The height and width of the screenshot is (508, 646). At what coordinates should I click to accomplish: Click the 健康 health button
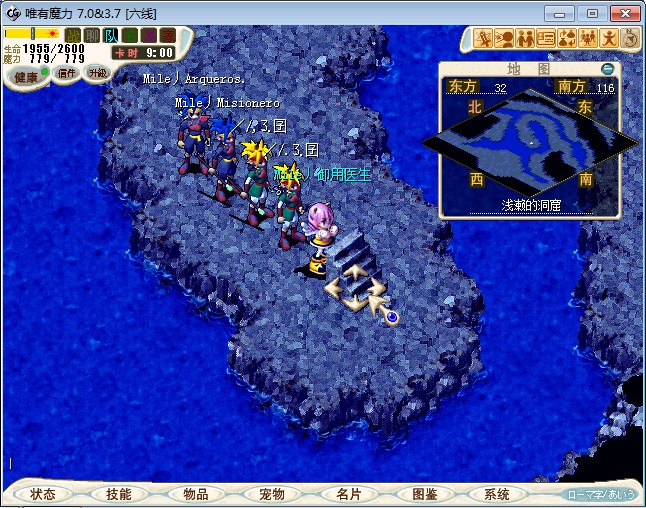pos(26,77)
